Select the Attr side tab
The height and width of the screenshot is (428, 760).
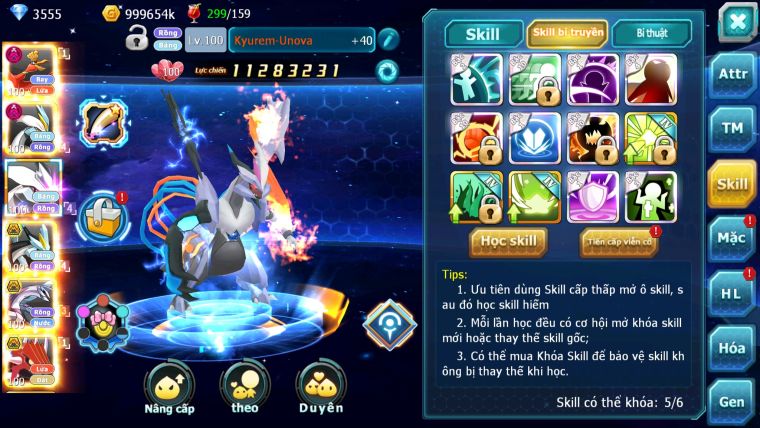click(x=732, y=75)
